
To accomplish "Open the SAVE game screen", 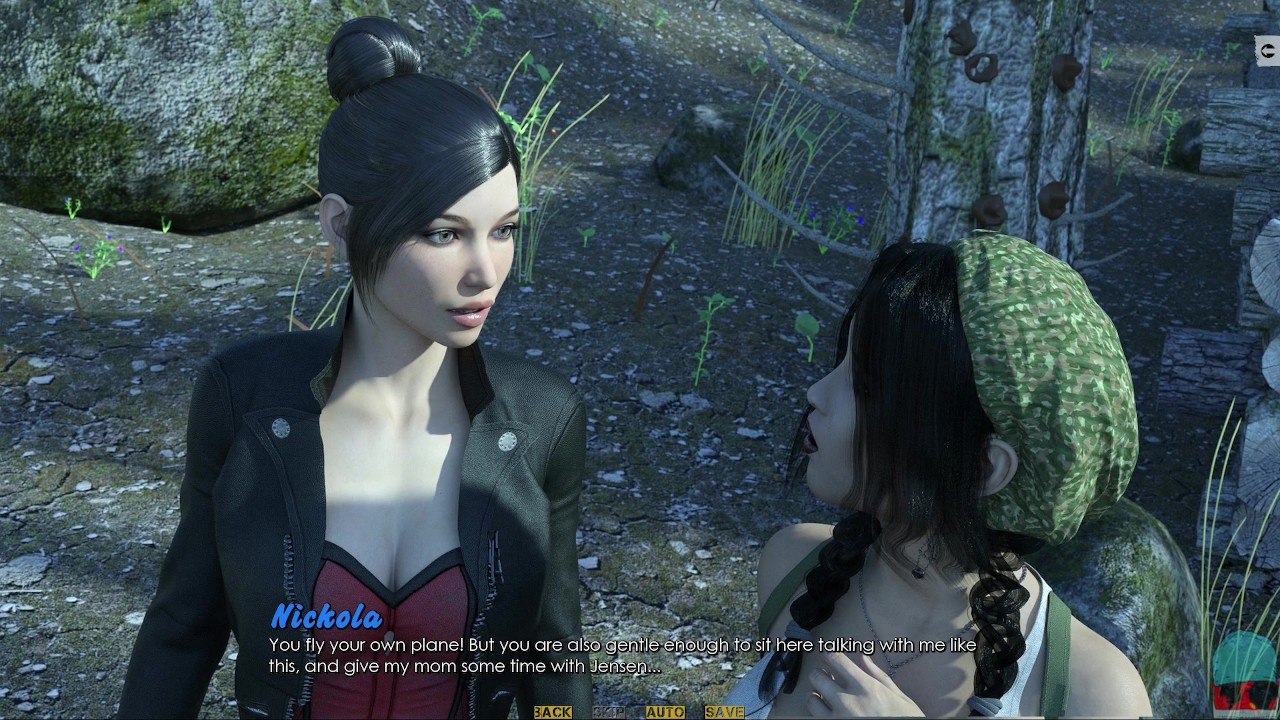I will [x=724, y=712].
